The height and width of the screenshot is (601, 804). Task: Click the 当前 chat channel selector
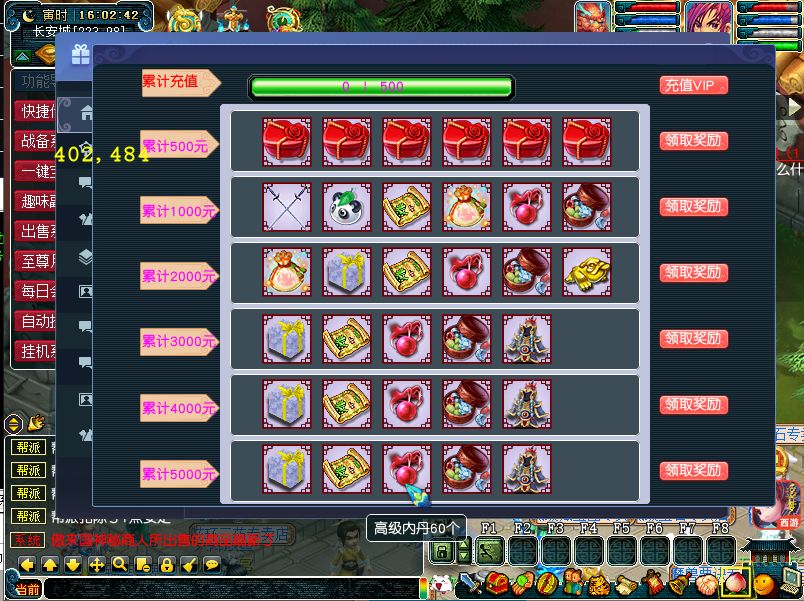[x=27, y=590]
